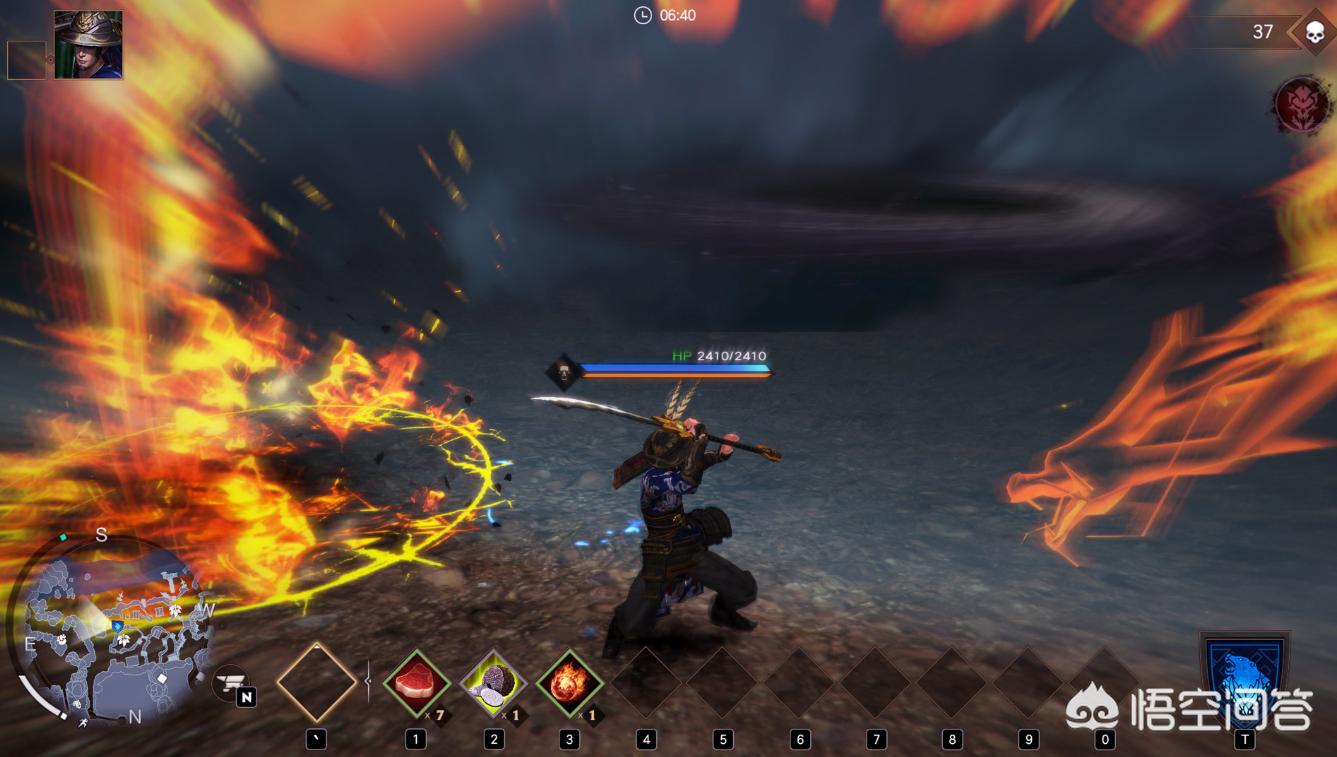Click the red demon mask icon
Screen dimensions: 1337x757
[1302, 105]
